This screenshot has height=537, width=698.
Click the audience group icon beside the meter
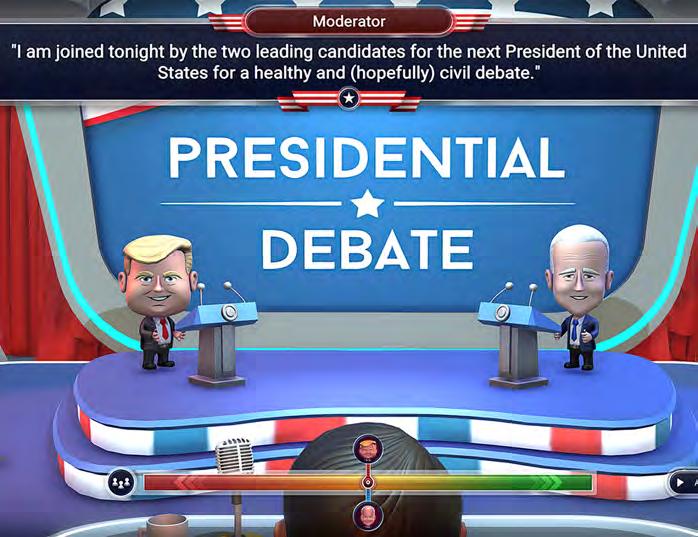(x=121, y=482)
